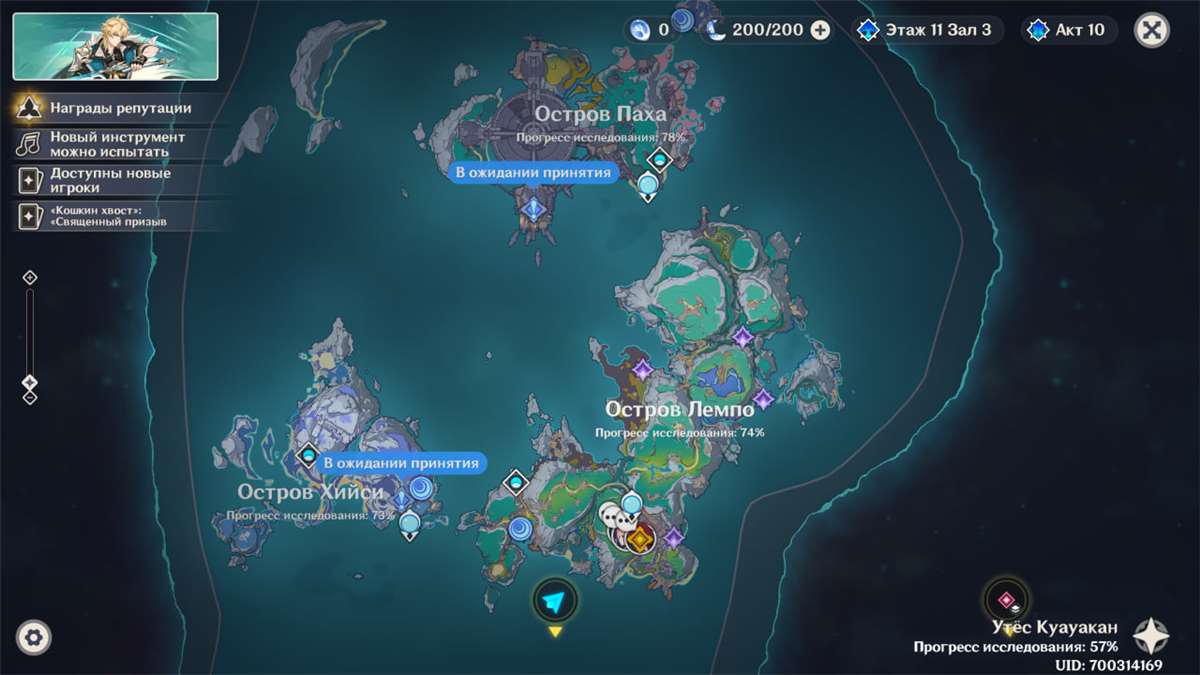This screenshot has width=1200, height=675.
Task: Open the «Кошкин хвост» event notification
Action: point(108,216)
